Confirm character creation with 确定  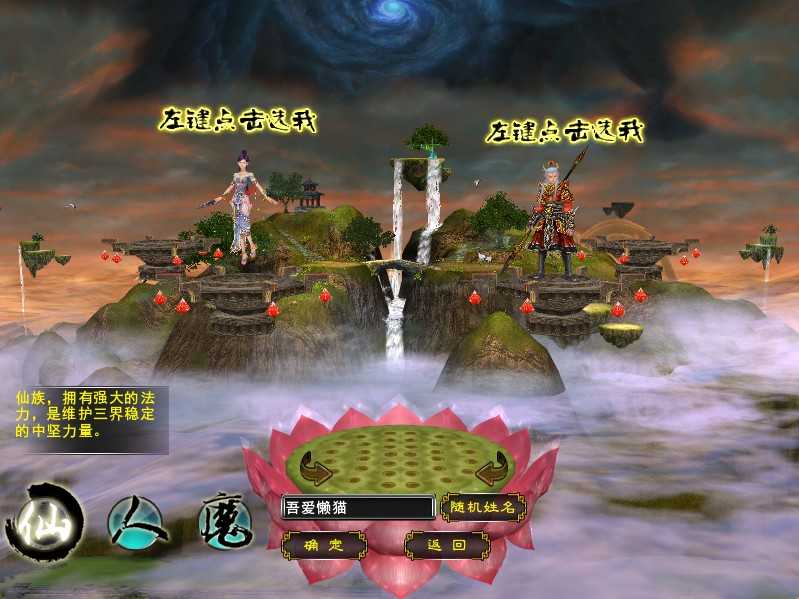pyautogui.click(x=324, y=545)
